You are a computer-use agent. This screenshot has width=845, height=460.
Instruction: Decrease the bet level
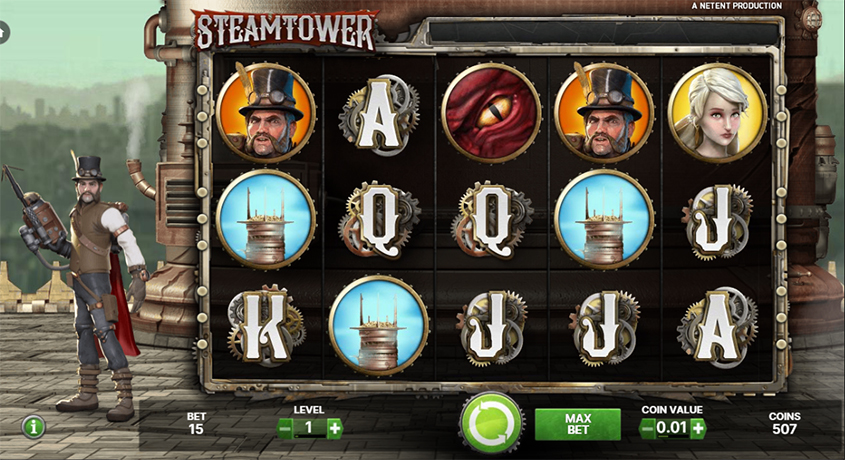[285, 428]
